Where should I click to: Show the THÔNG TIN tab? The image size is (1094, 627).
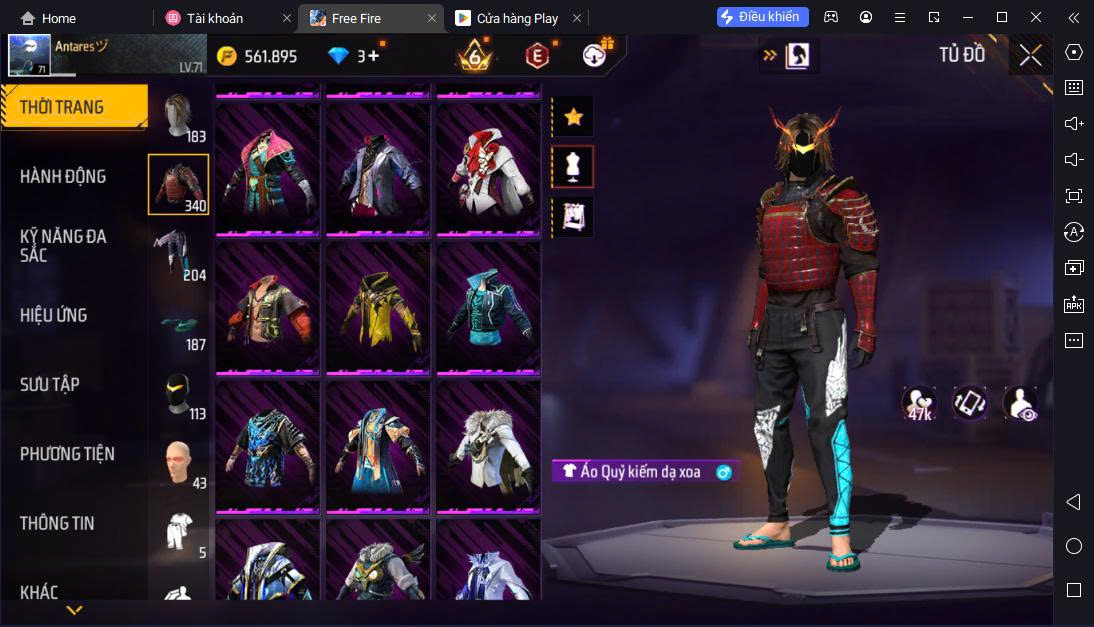pyautogui.click(x=58, y=523)
